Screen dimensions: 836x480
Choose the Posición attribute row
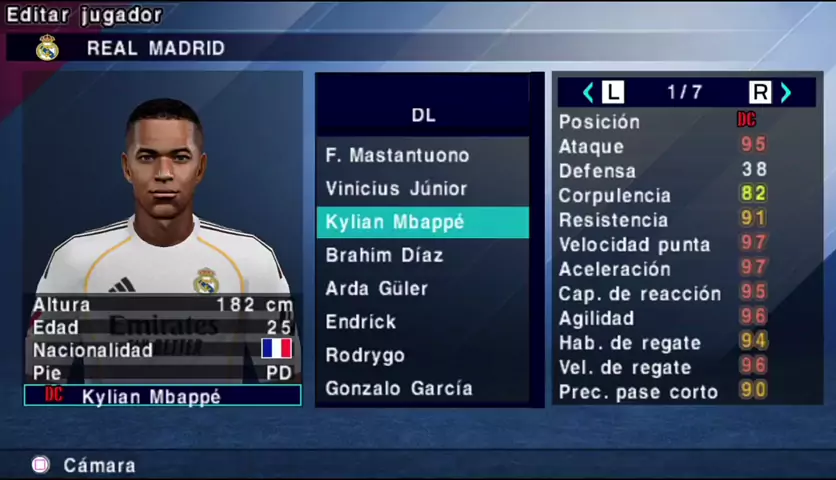click(x=662, y=121)
